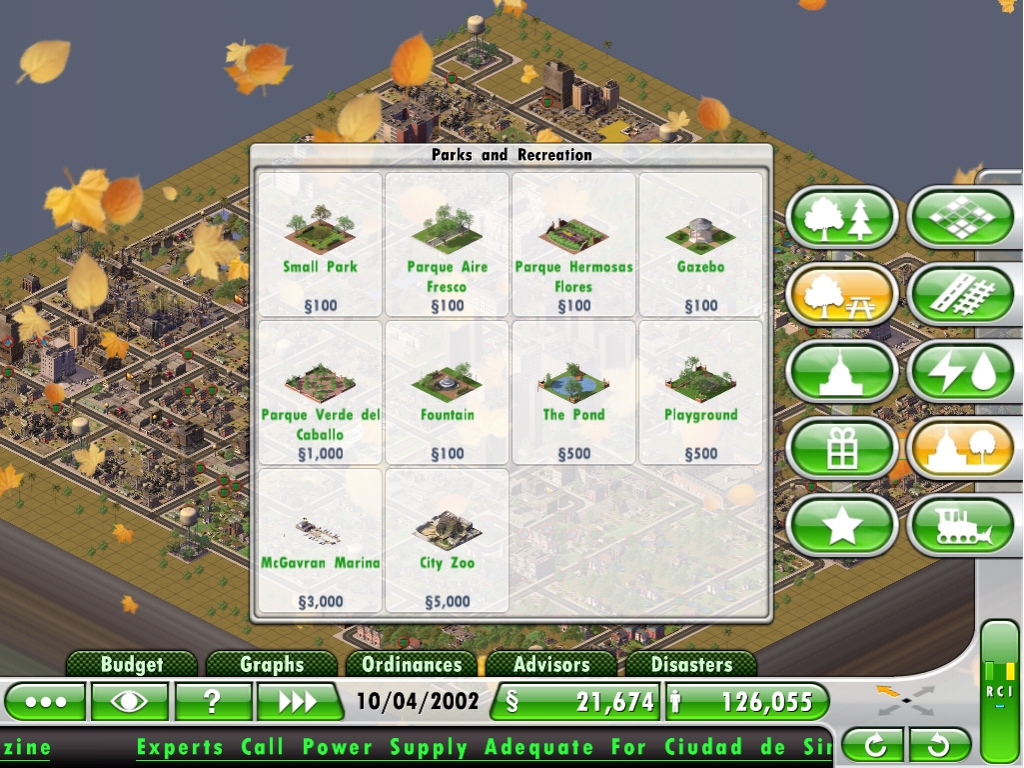Choose The Pond for §500
1024x768 pixels.
574,393
